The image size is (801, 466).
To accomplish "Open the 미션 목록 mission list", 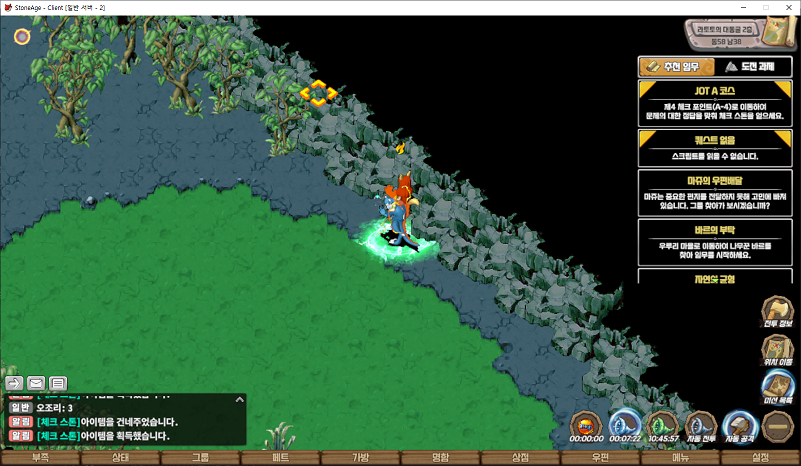I will (x=778, y=388).
